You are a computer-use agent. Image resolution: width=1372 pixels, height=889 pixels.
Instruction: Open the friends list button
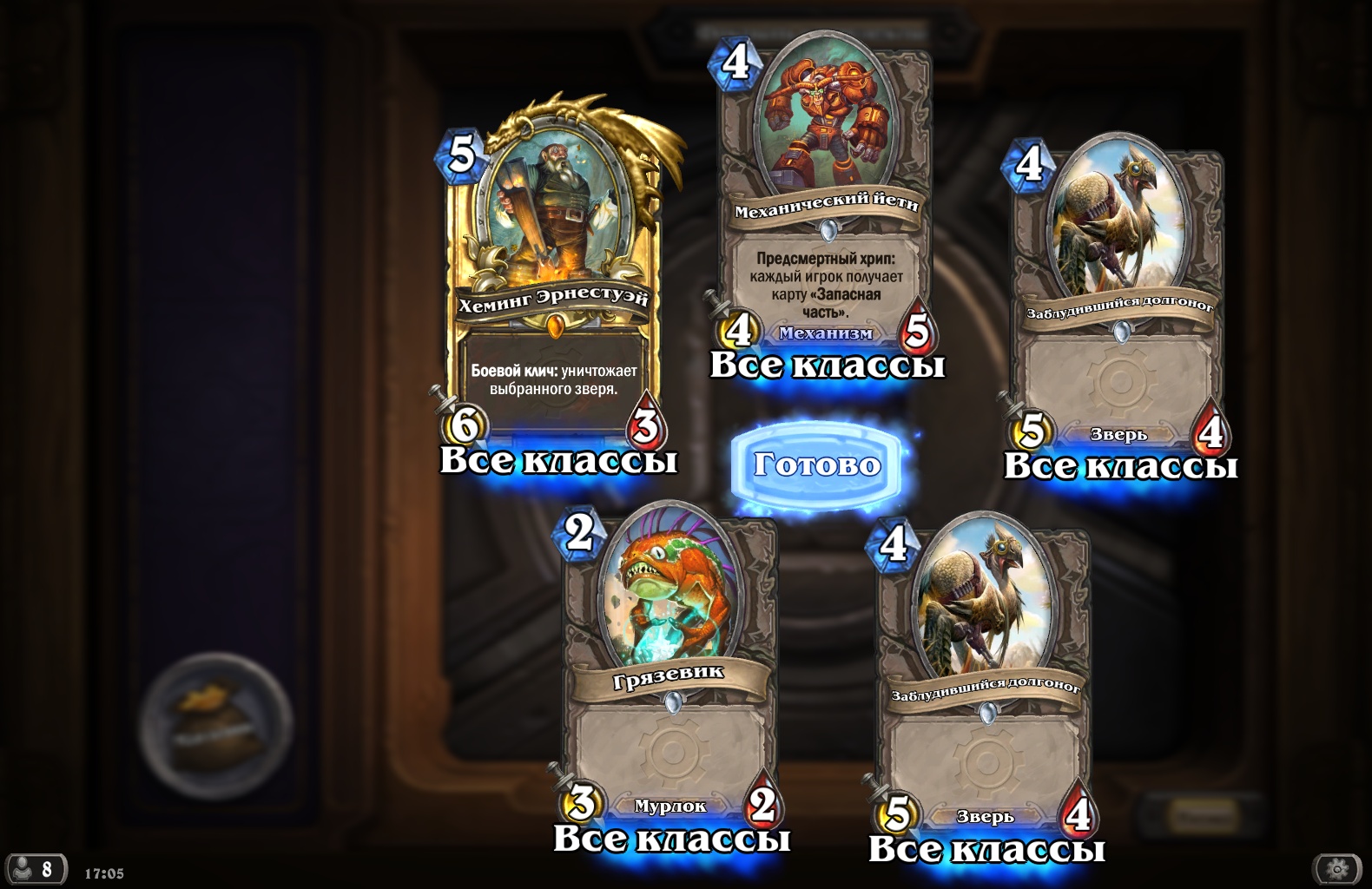tap(36, 869)
